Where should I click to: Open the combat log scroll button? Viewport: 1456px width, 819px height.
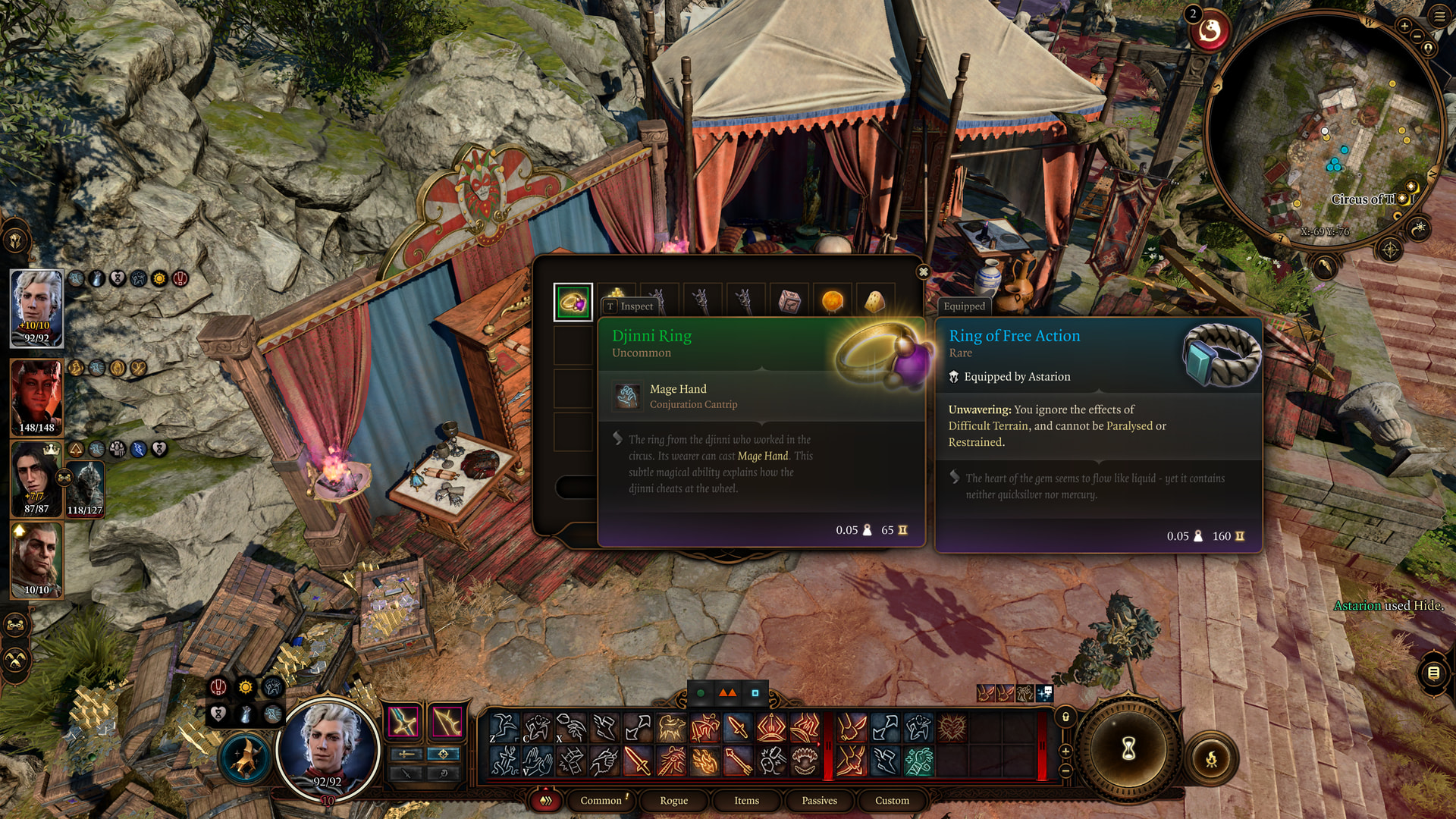[x=1433, y=673]
